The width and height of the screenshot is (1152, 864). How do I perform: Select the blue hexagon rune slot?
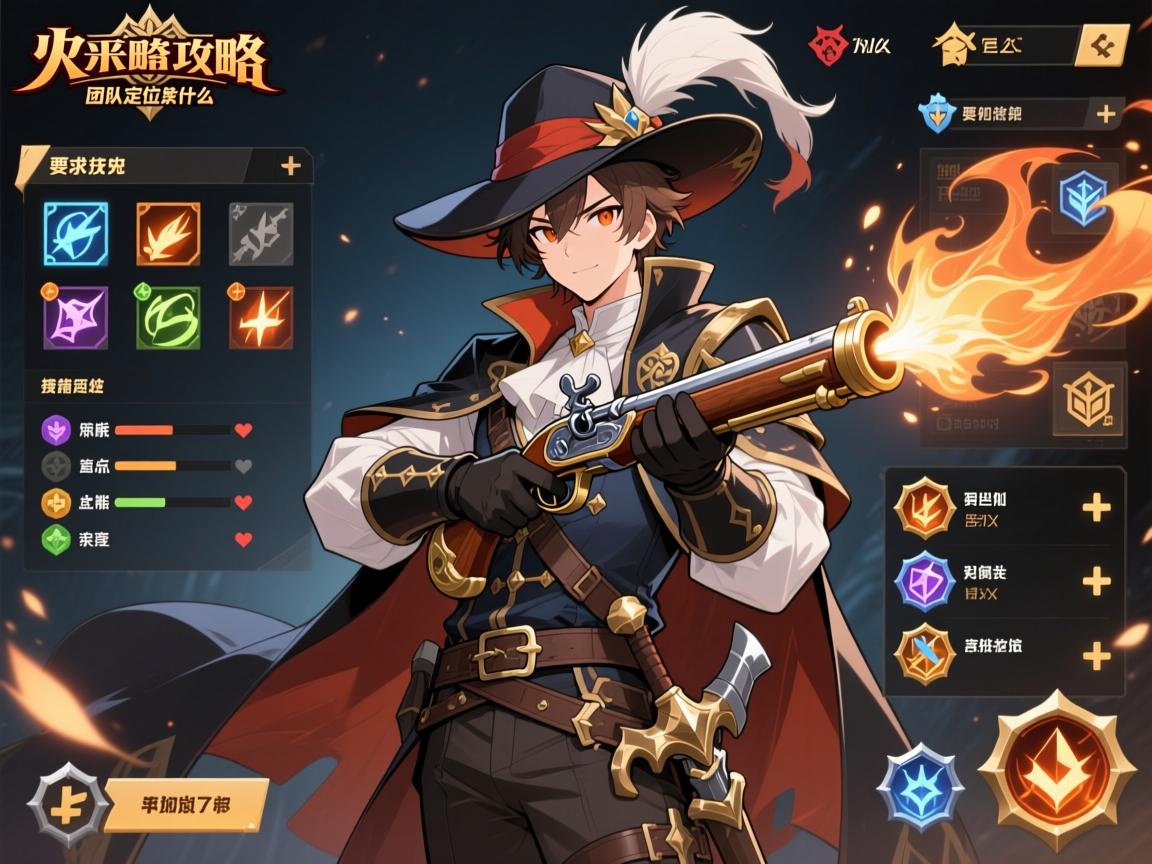(x=1083, y=198)
